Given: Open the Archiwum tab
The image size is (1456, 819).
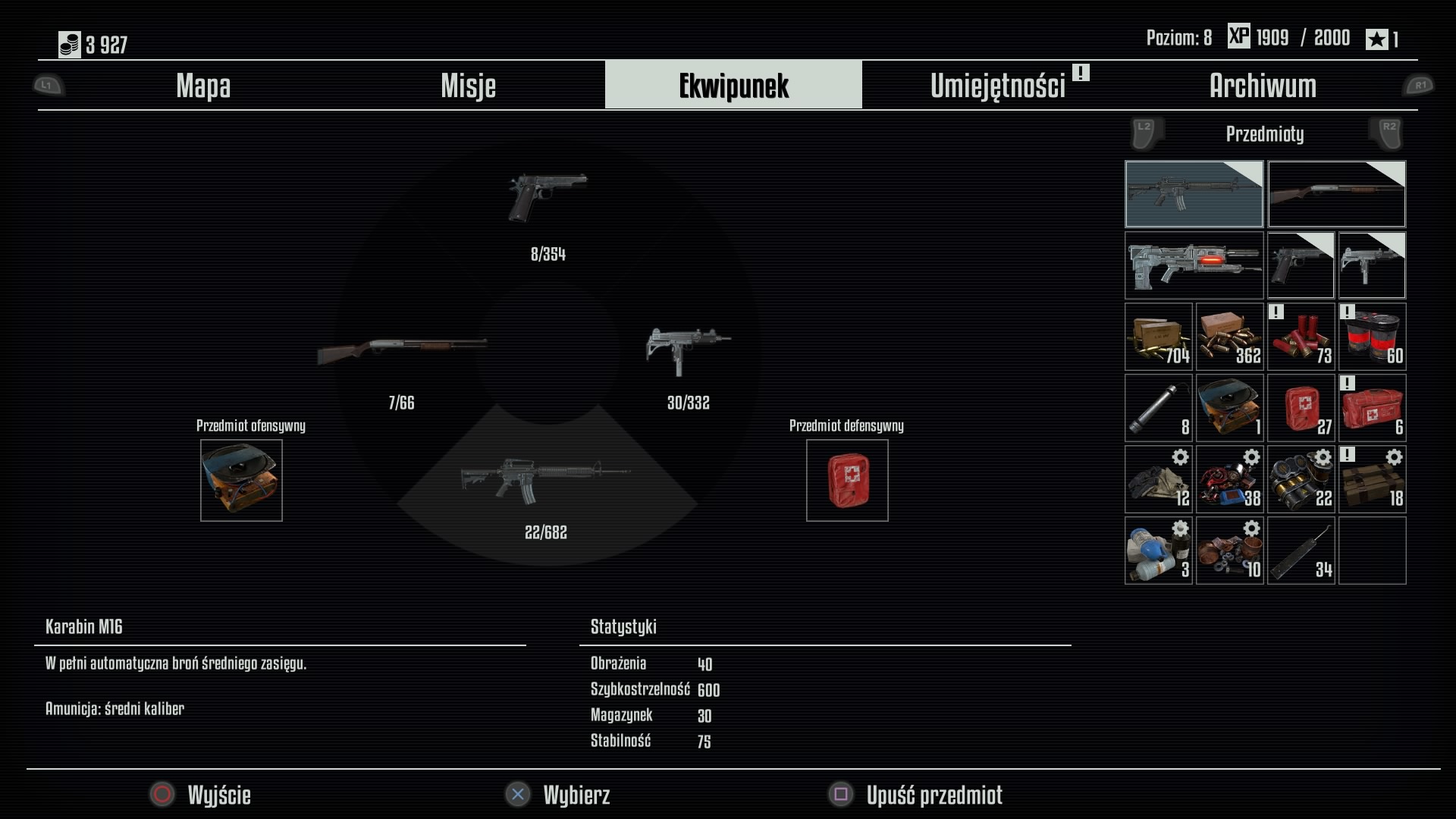Looking at the screenshot, I should (1263, 86).
